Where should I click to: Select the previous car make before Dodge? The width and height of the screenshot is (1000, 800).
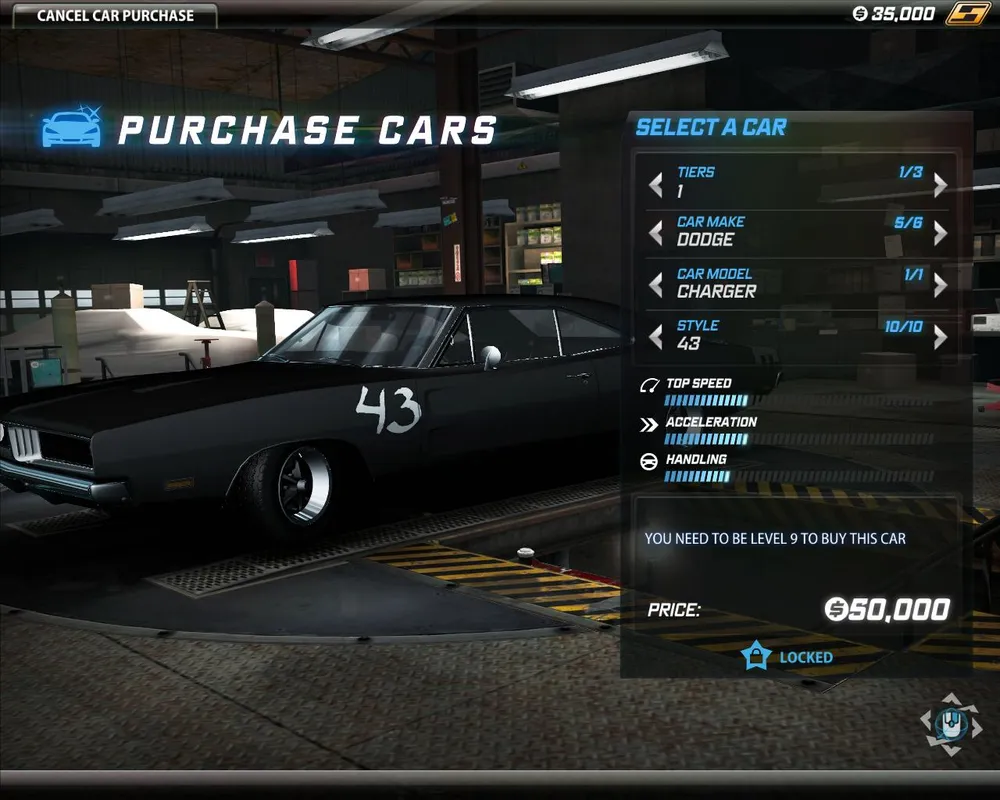click(x=656, y=233)
